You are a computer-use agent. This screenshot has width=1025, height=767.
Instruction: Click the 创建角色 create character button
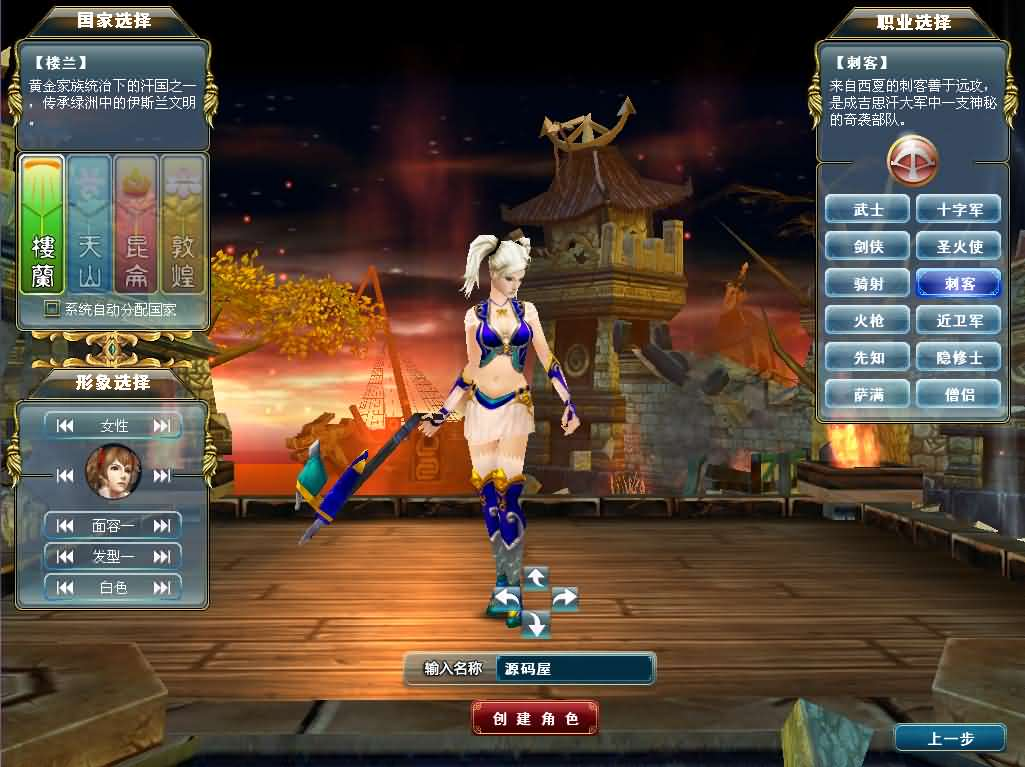535,718
